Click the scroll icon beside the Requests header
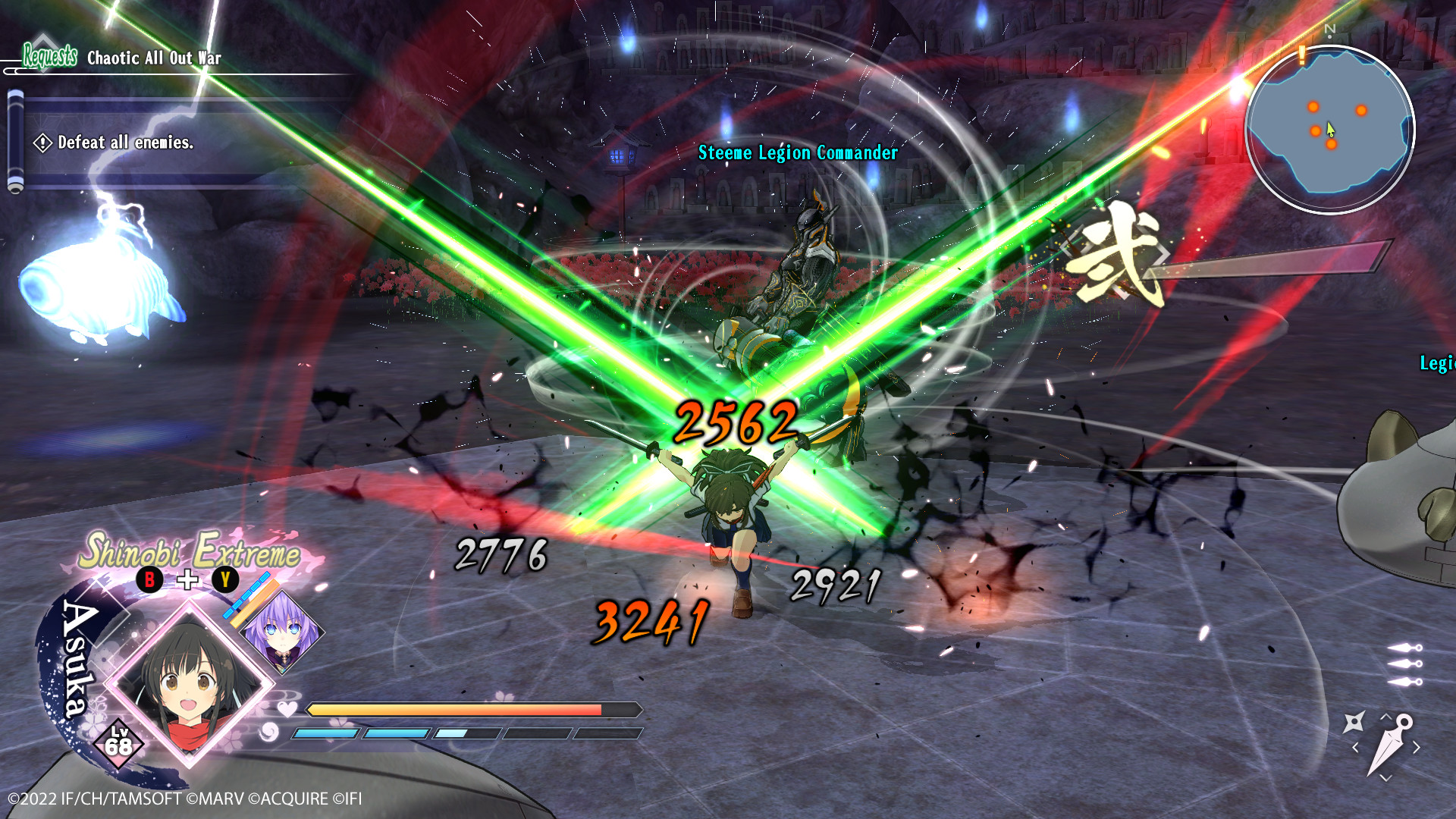The image size is (1456, 819). [15, 140]
